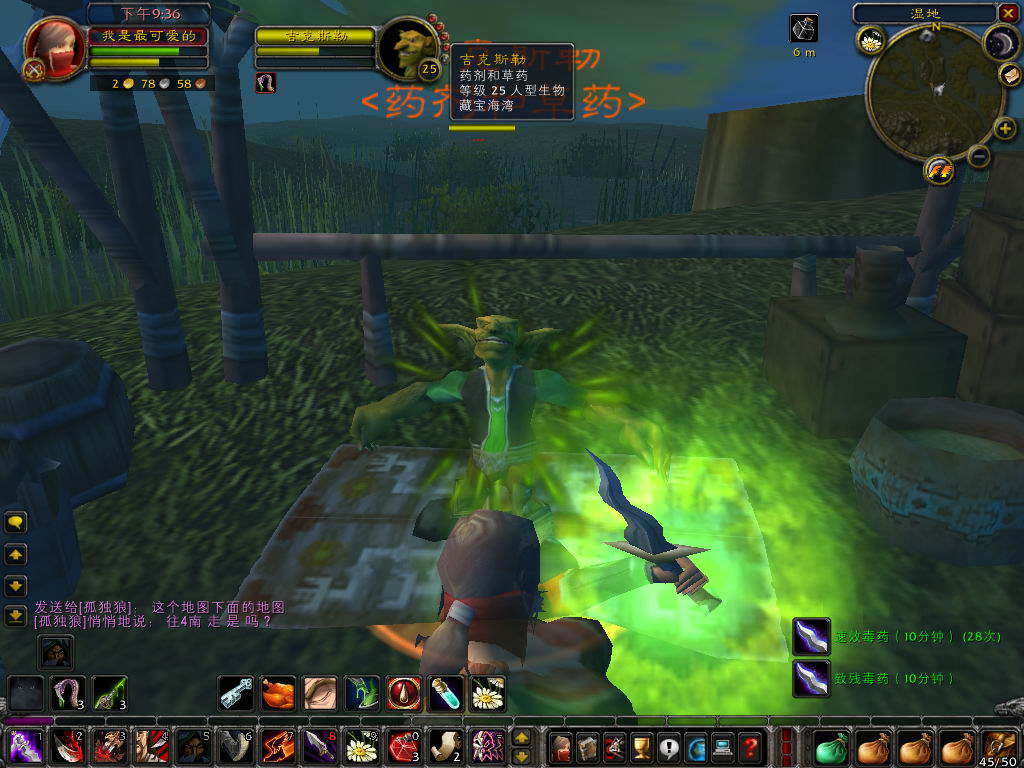Use the roasted chicken food item
Image resolution: width=1024 pixels, height=768 pixels.
tap(278, 692)
